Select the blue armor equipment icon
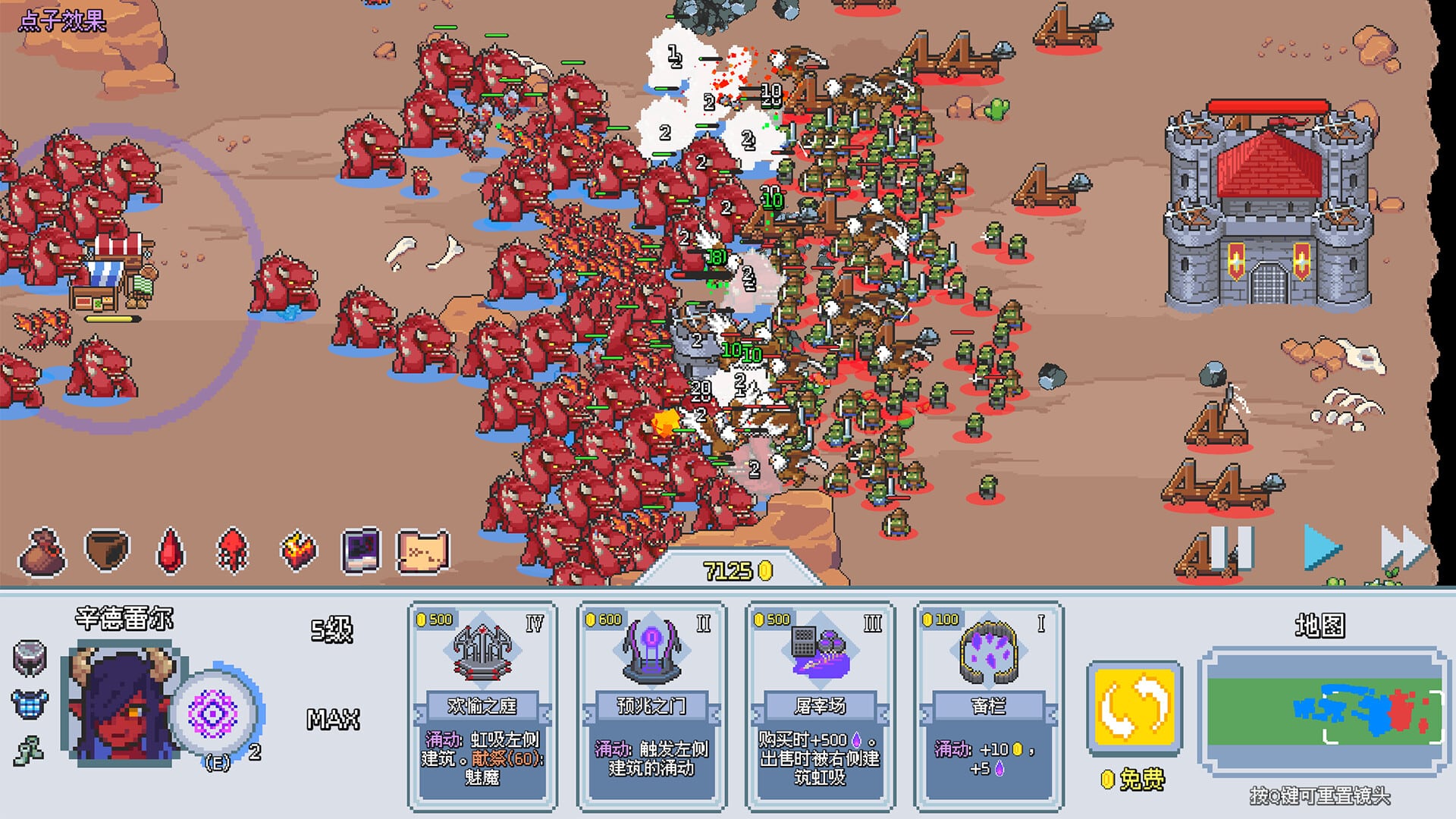The height and width of the screenshot is (819, 1456). (28, 705)
